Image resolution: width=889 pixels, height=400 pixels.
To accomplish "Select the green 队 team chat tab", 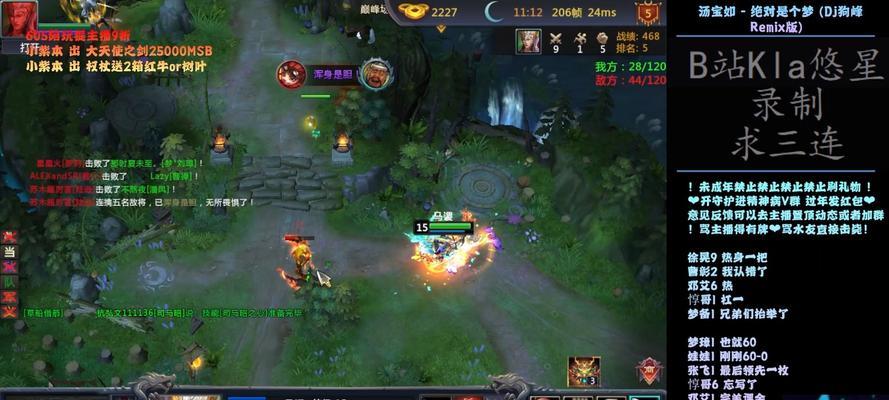I will tap(9, 283).
